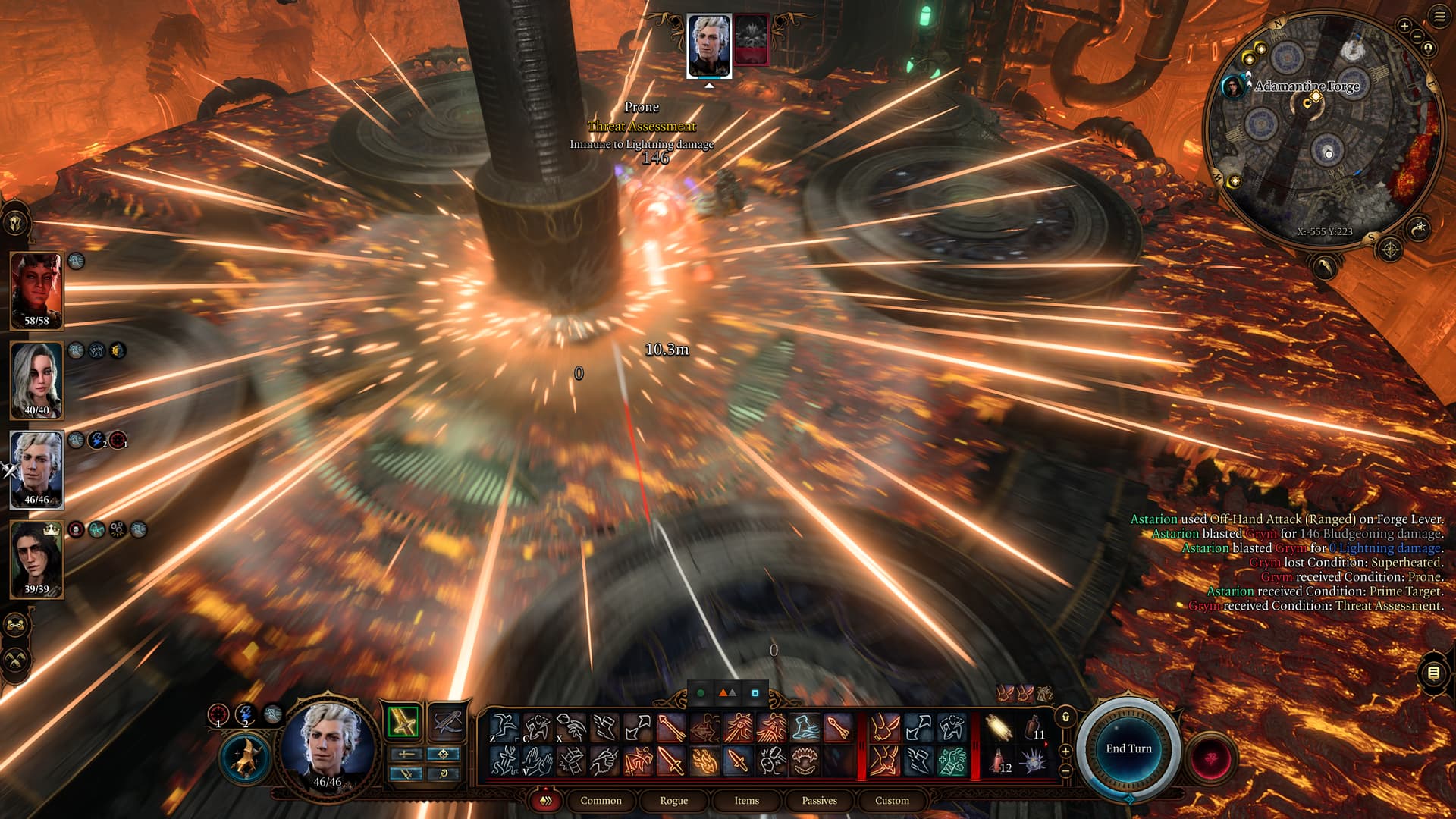Click Astarion's portrait in the turn order

709,45
